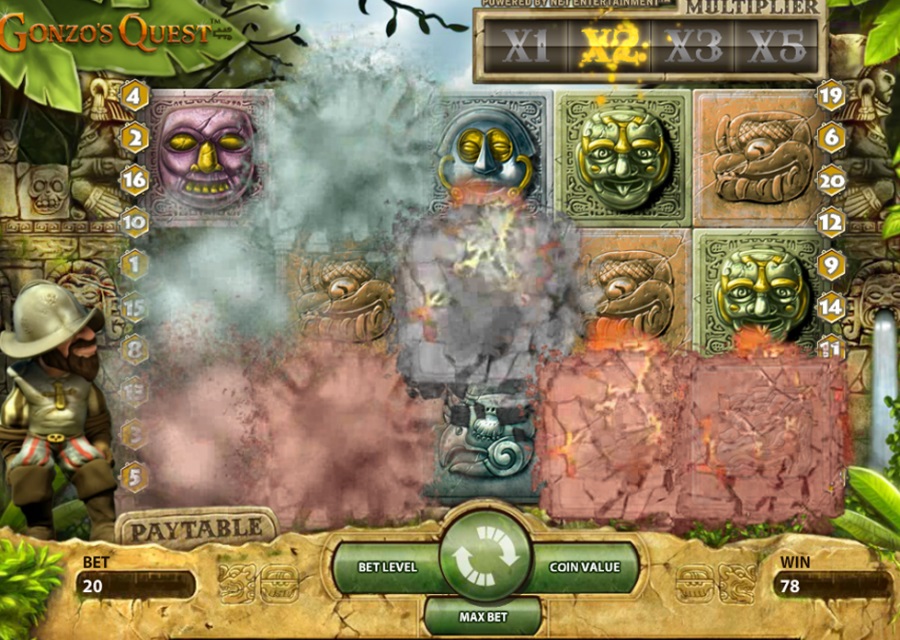
Task: Spin the reels with the circular arrows button
Action: (x=483, y=557)
